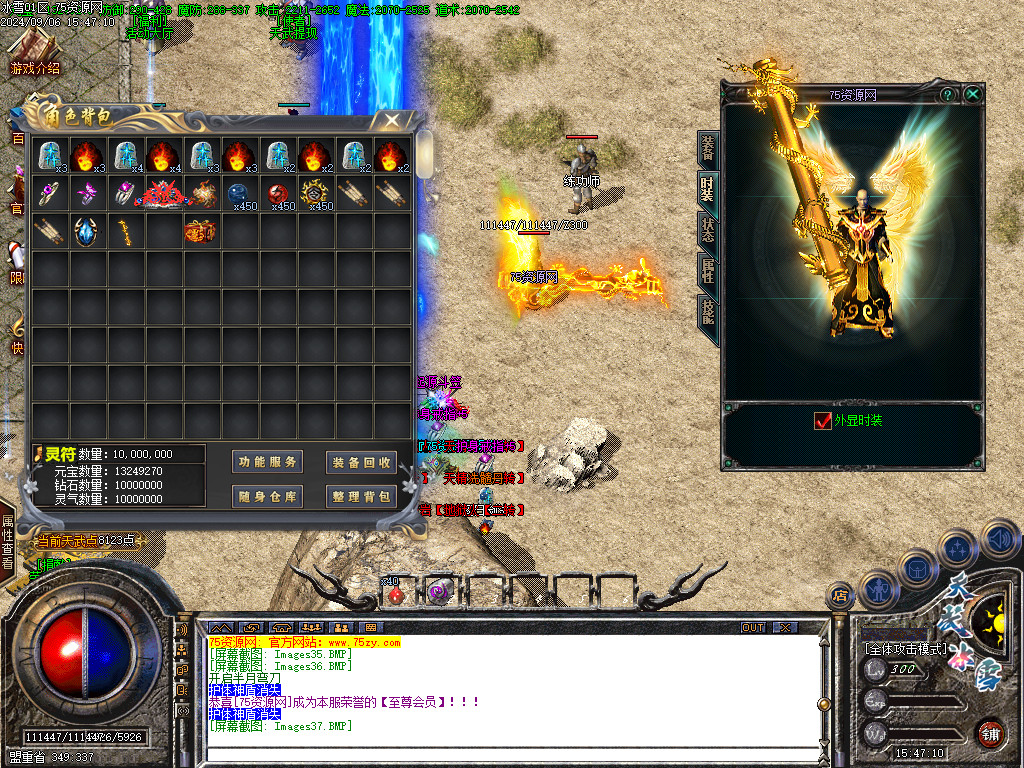Toggle the 外显时装 costume display checkbox
The height and width of the screenshot is (768, 1024).
pyautogui.click(x=823, y=421)
